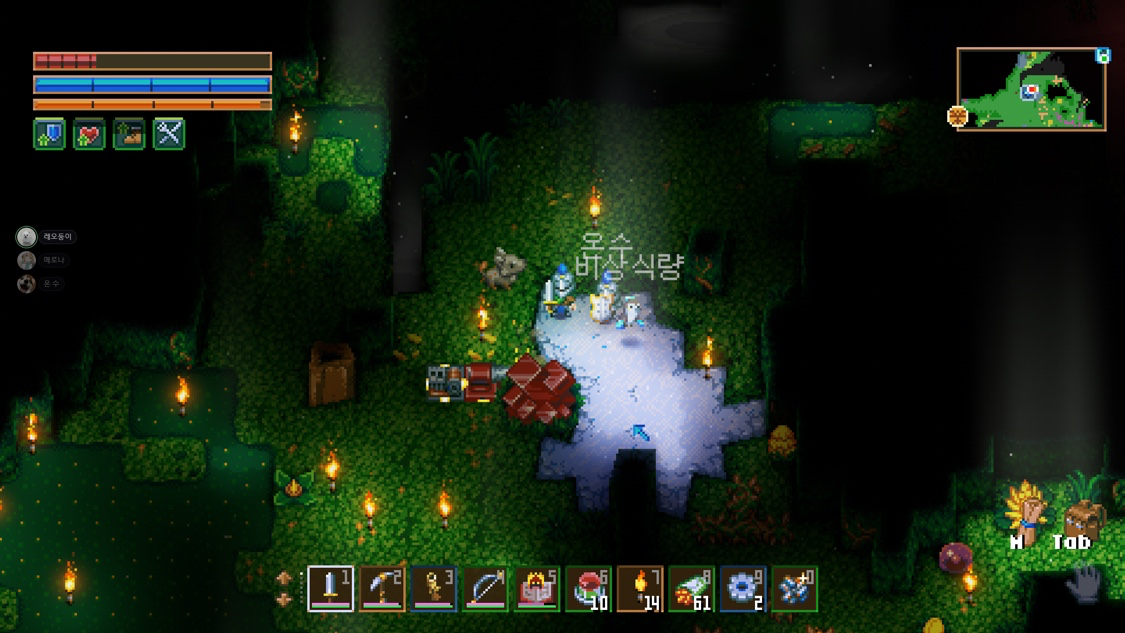Image resolution: width=1125 pixels, height=633 pixels.
Task: Click the crossed tools buff icon
Action: [169, 134]
